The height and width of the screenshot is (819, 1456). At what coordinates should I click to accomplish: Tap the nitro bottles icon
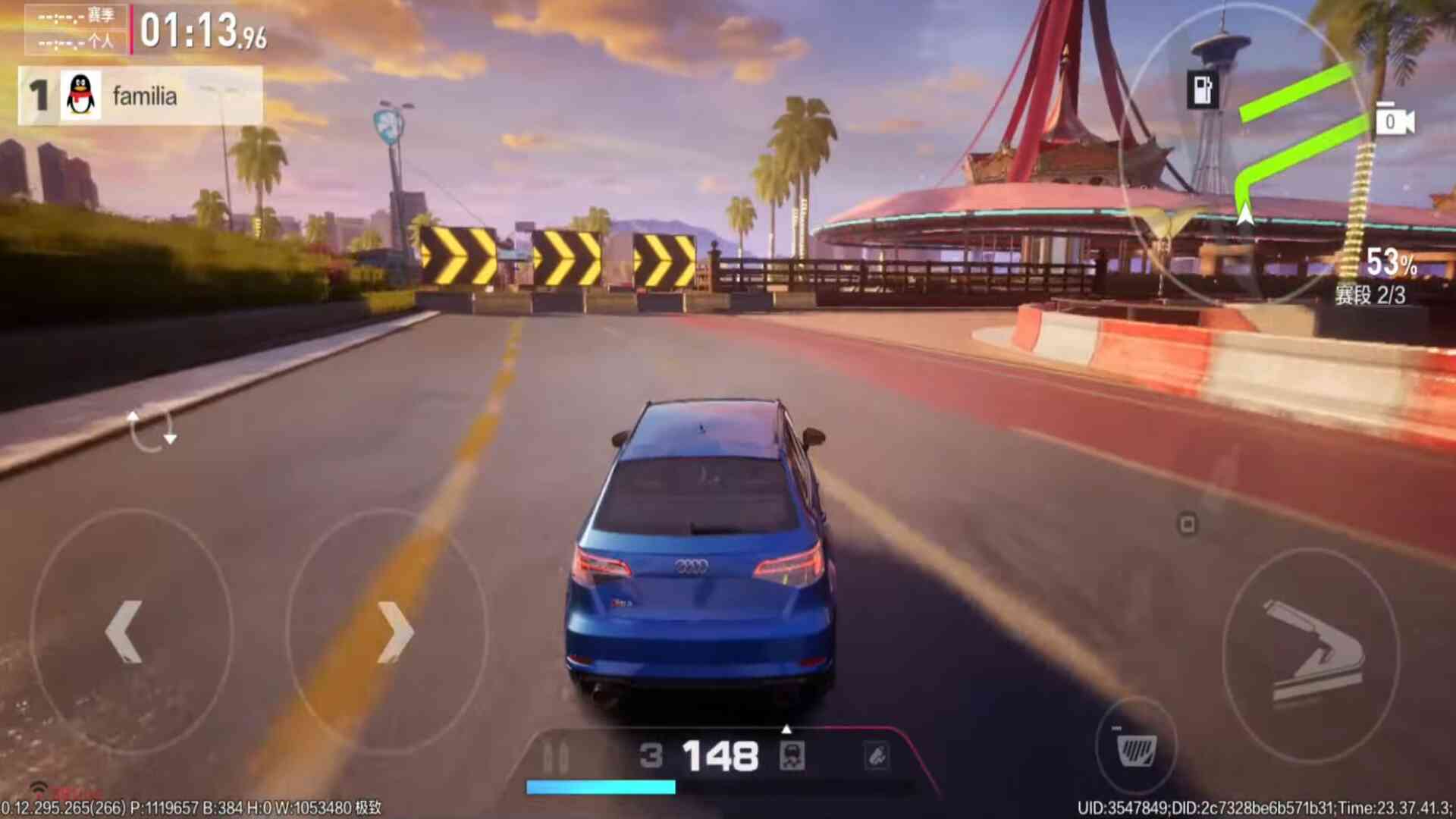click(x=556, y=757)
